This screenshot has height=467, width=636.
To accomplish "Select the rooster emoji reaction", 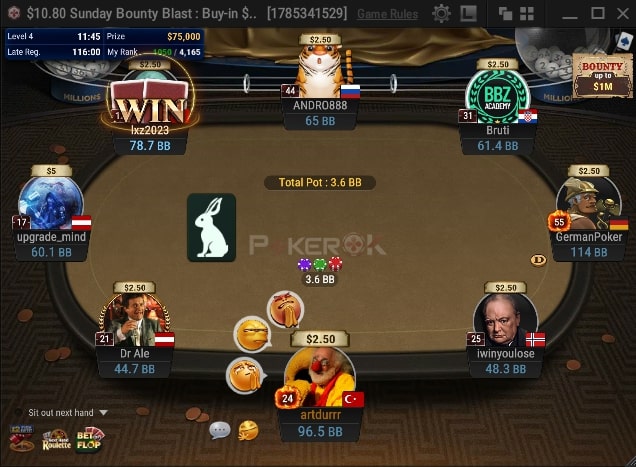I will (x=285, y=307).
